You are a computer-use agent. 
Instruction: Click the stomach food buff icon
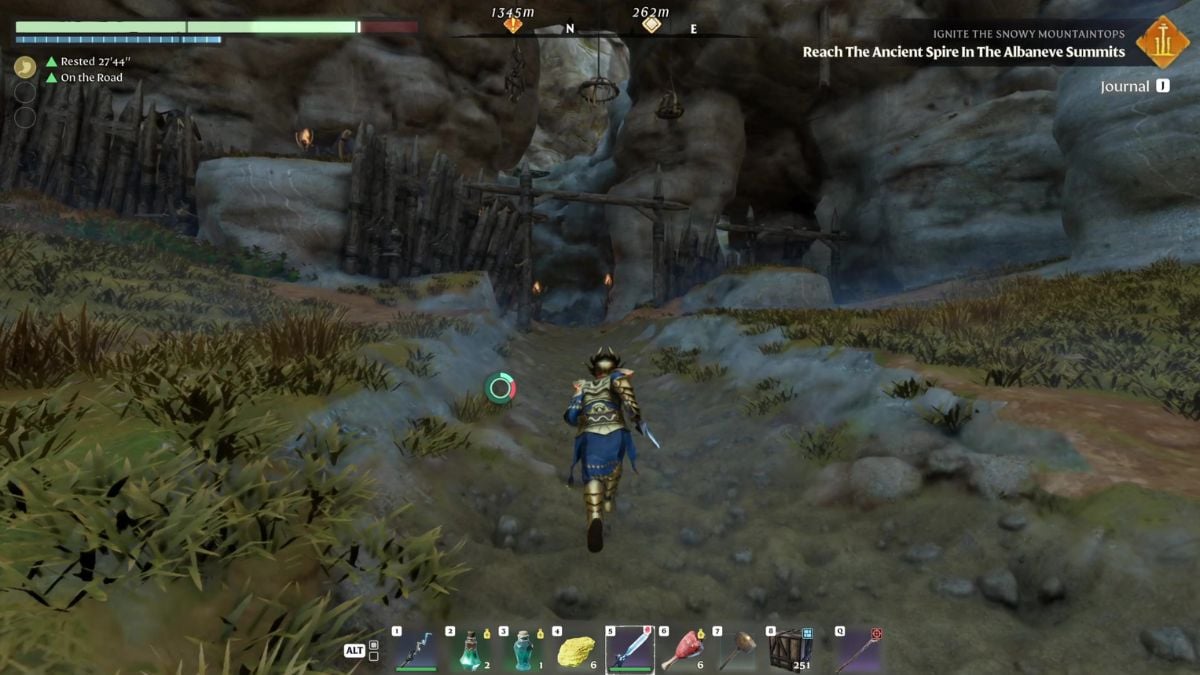point(25,67)
